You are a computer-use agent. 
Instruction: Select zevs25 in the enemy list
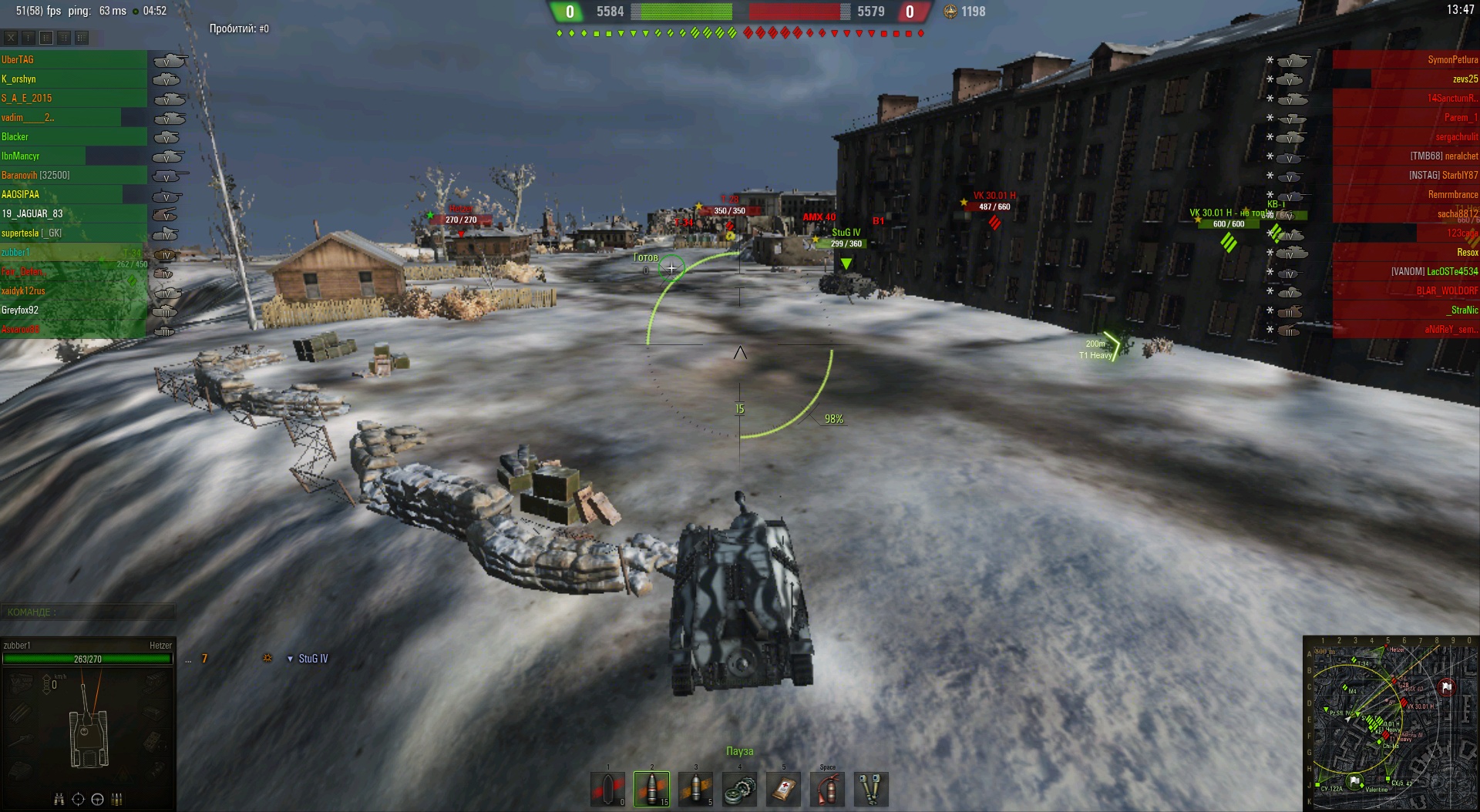pyautogui.click(x=1465, y=79)
